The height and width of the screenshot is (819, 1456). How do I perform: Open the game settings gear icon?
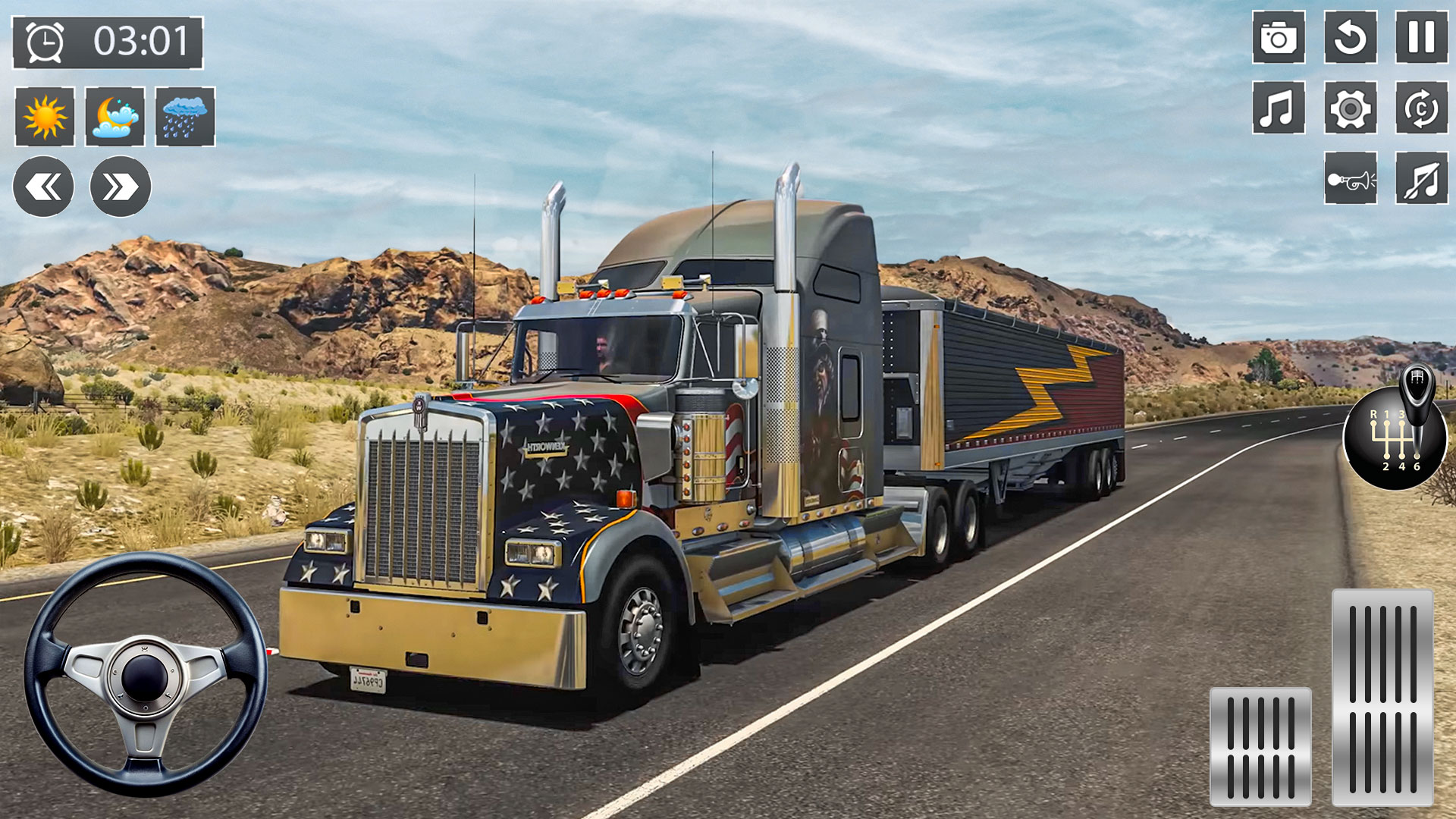pyautogui.click(x=1349, y=108)
